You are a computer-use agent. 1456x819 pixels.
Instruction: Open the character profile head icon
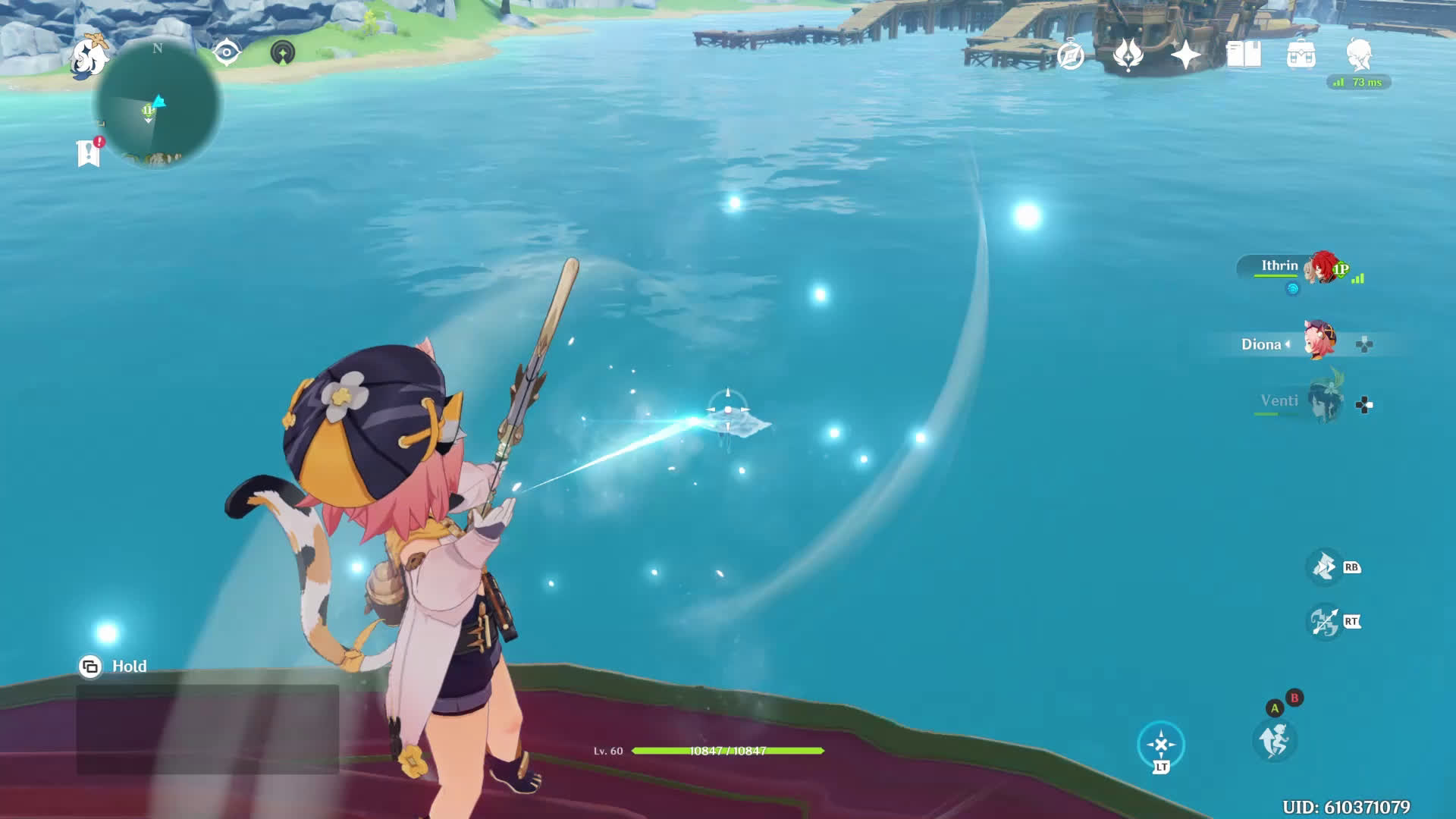tap(1359, 55)
